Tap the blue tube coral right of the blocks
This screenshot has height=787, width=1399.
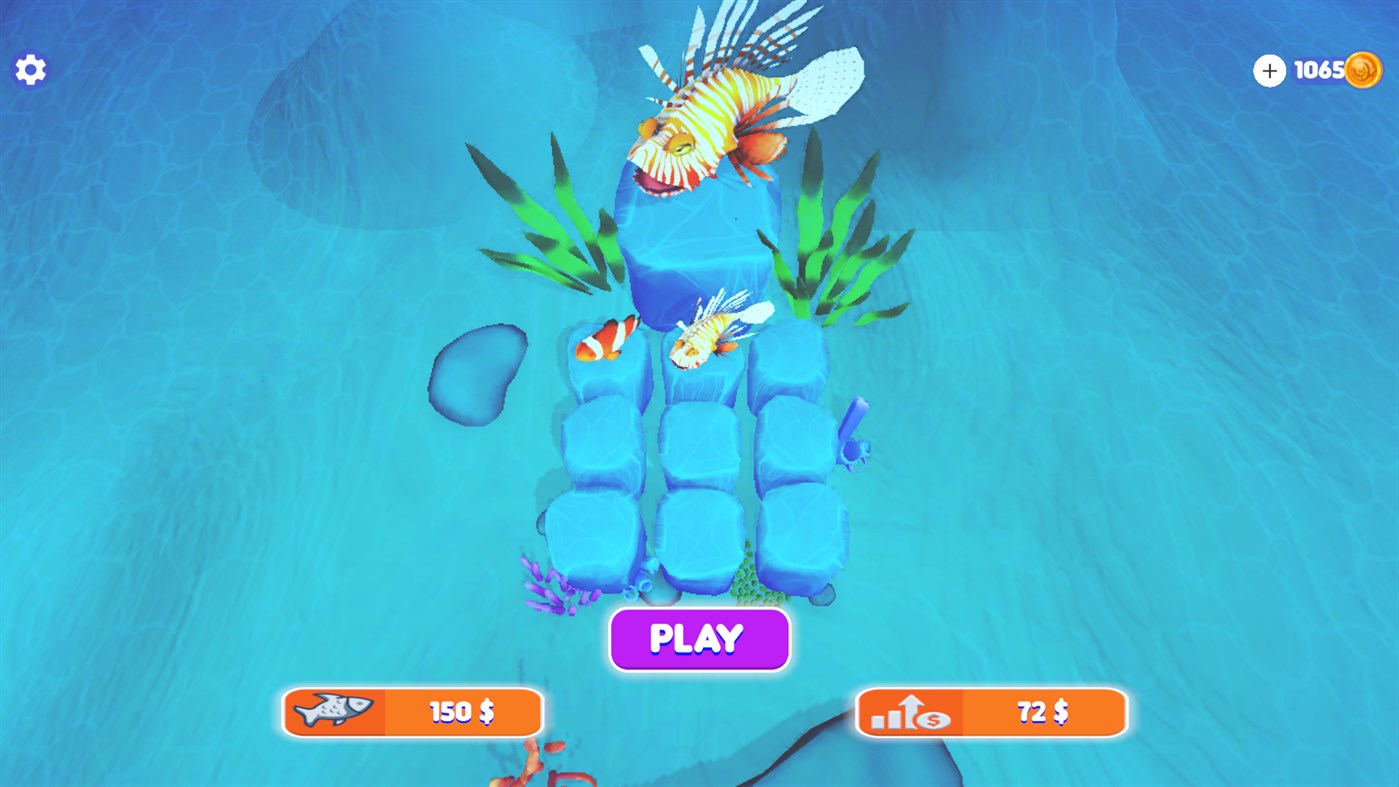click(855, 430)
